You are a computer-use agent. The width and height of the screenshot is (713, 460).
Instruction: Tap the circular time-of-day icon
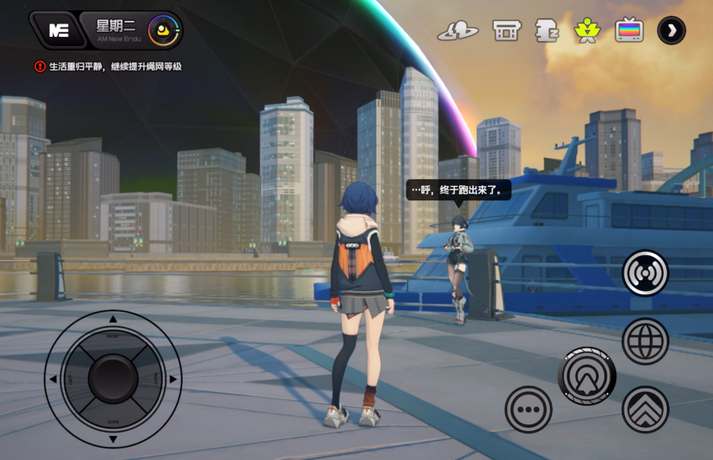(160, 31)
